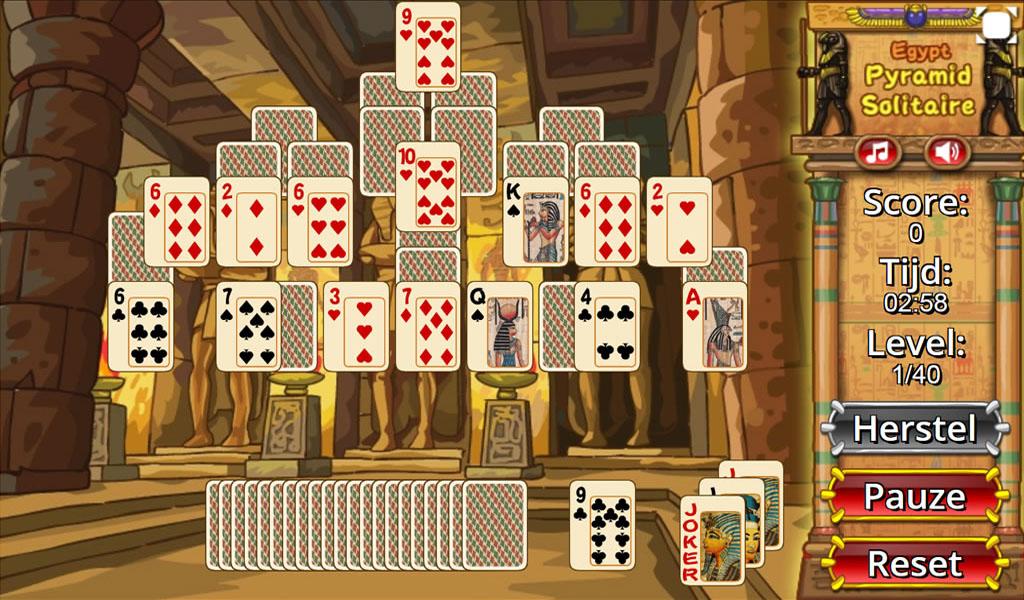1024x600 pixels.
Task: Toggle the music note button
Action: coord(877,152)
